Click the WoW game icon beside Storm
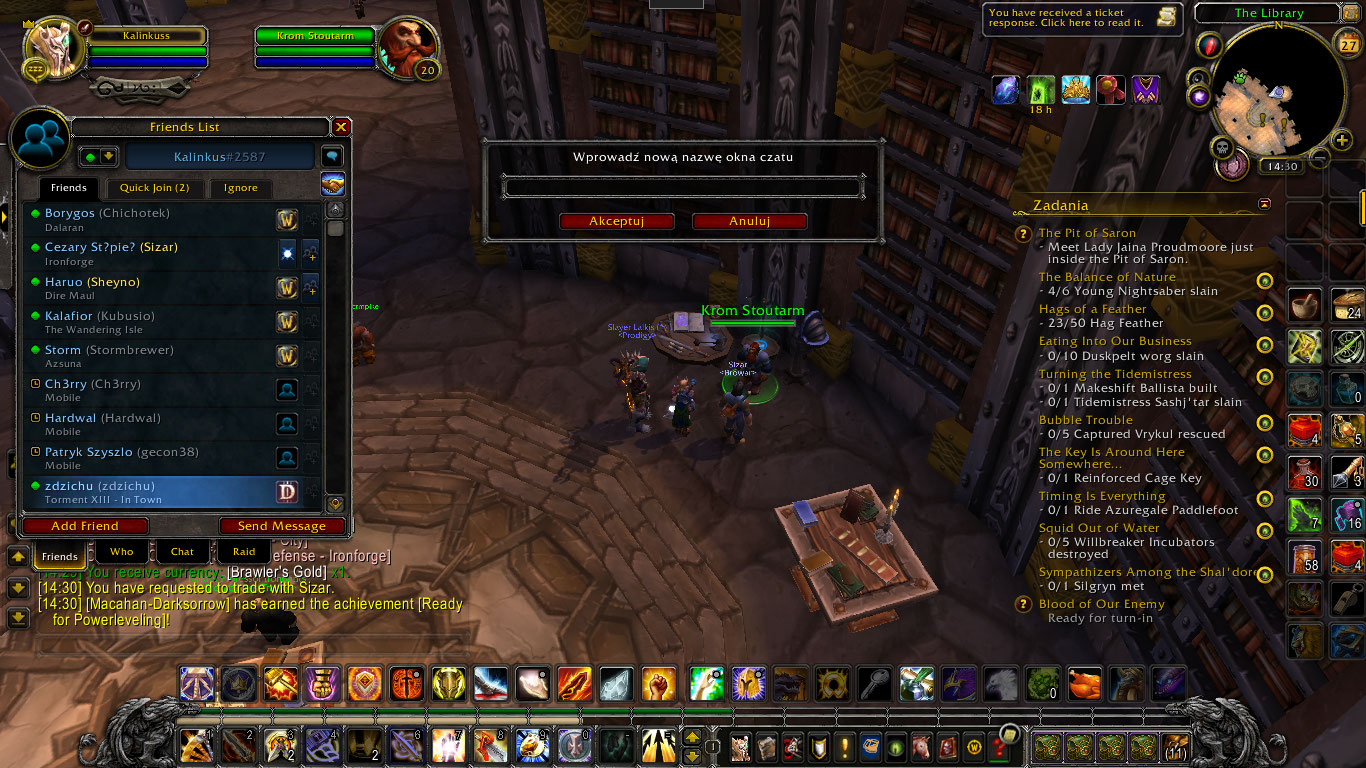 click(288, 356)
